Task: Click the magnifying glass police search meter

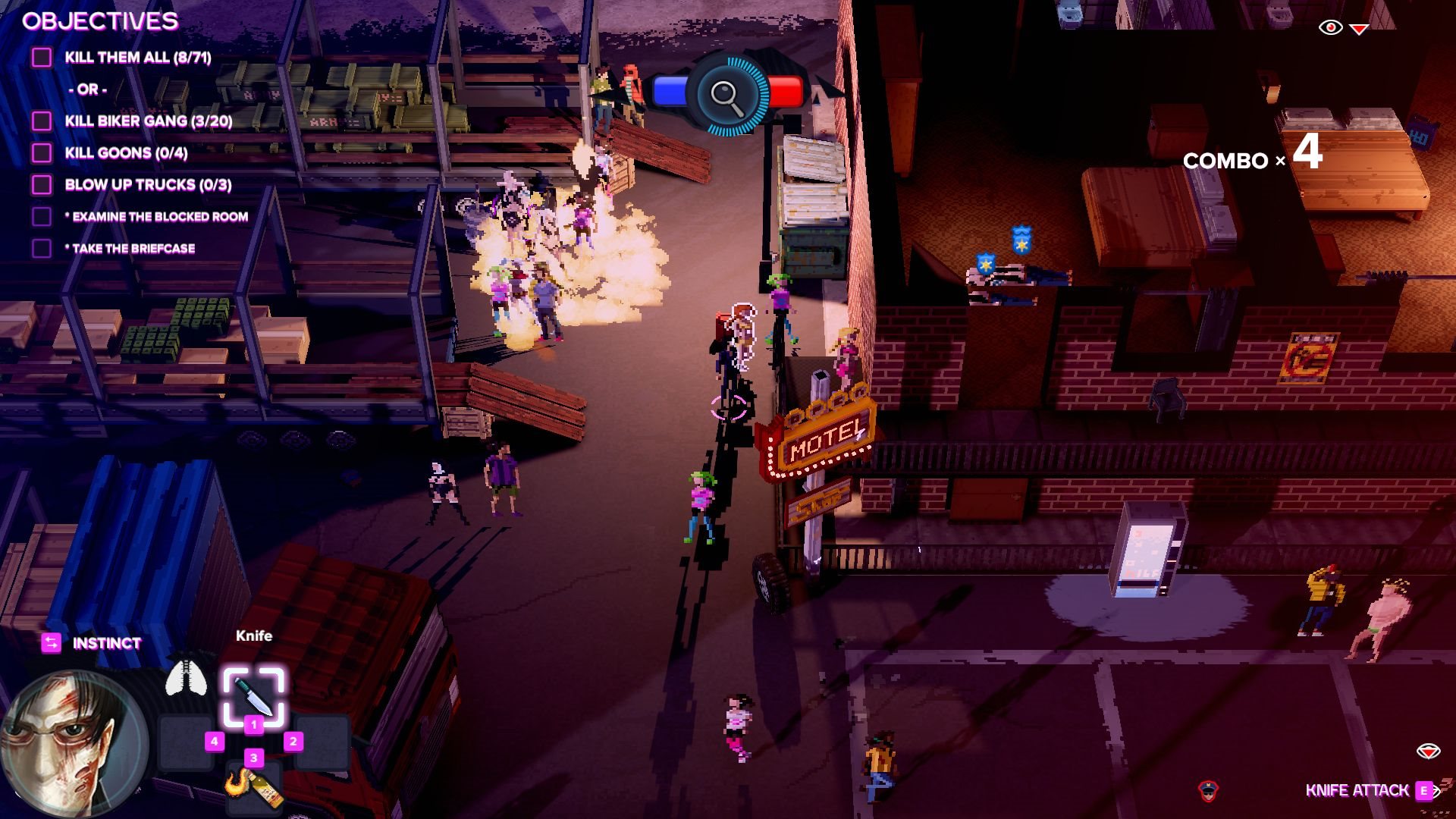Action: (726, 96)
